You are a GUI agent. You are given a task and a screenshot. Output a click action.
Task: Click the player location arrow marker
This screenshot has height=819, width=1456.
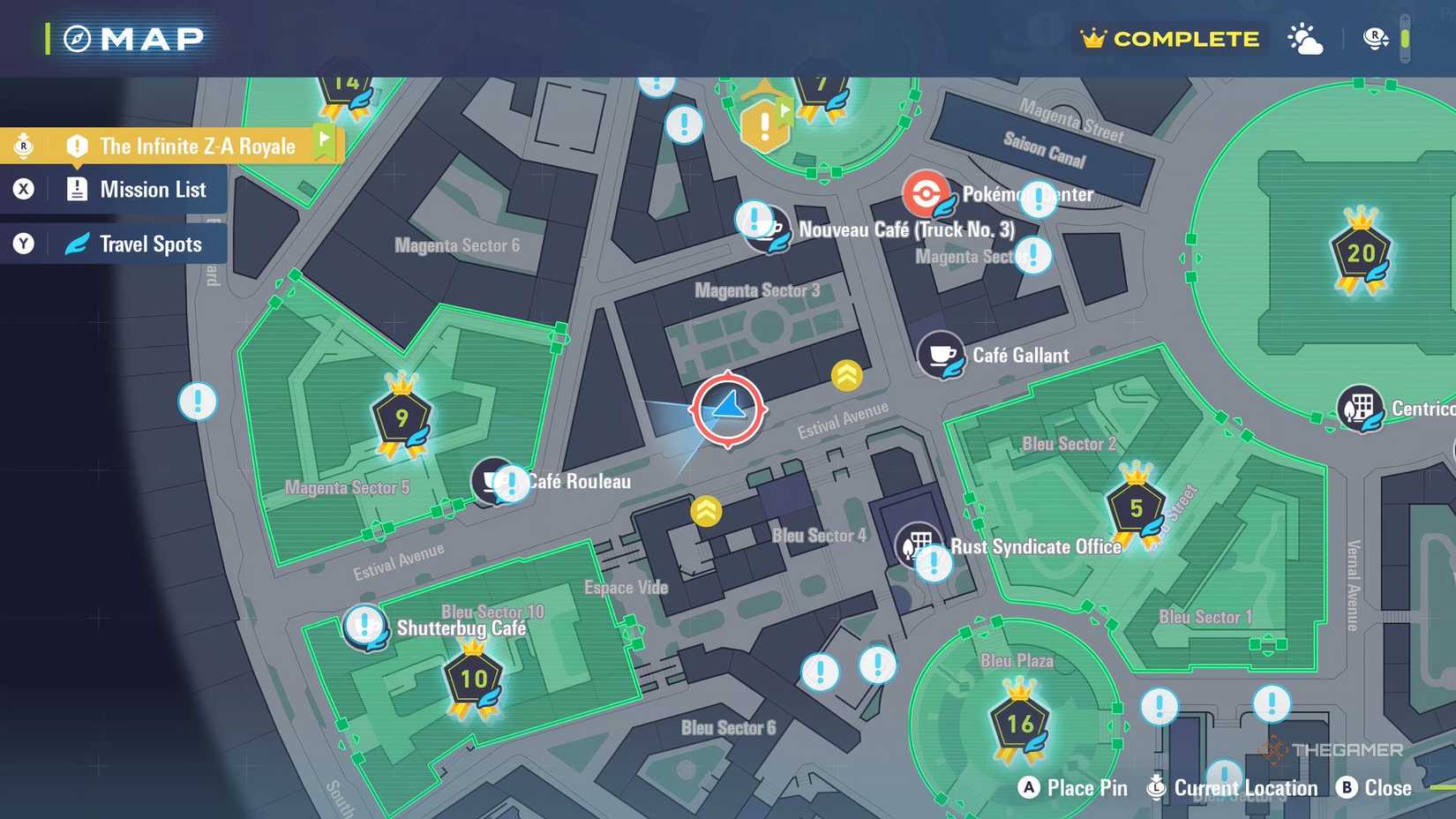click(725, 409)
